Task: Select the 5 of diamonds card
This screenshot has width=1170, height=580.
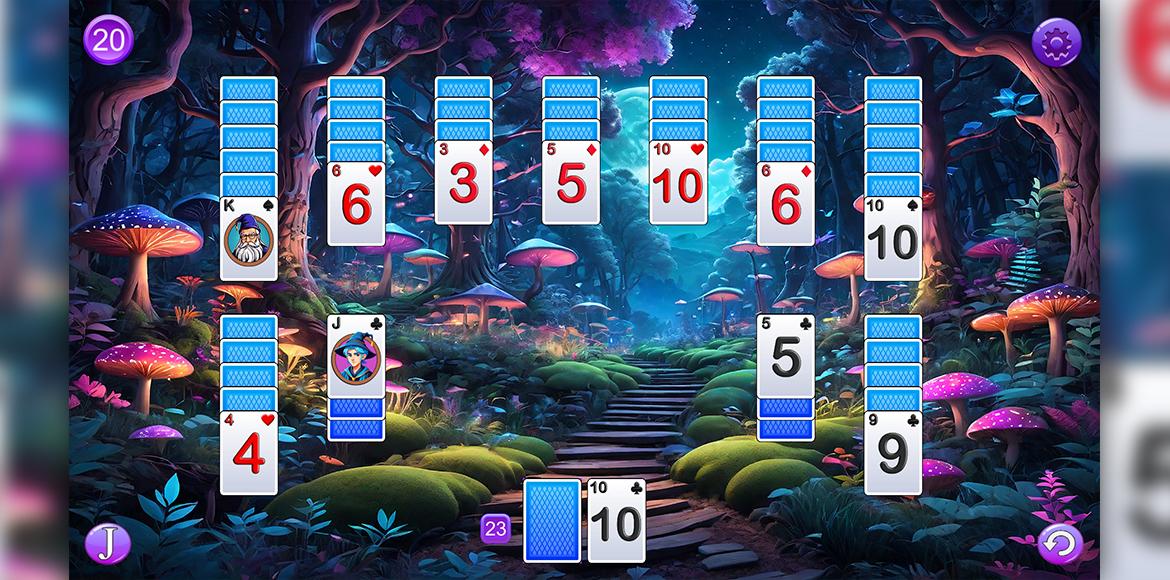Action: pos(570,182)
